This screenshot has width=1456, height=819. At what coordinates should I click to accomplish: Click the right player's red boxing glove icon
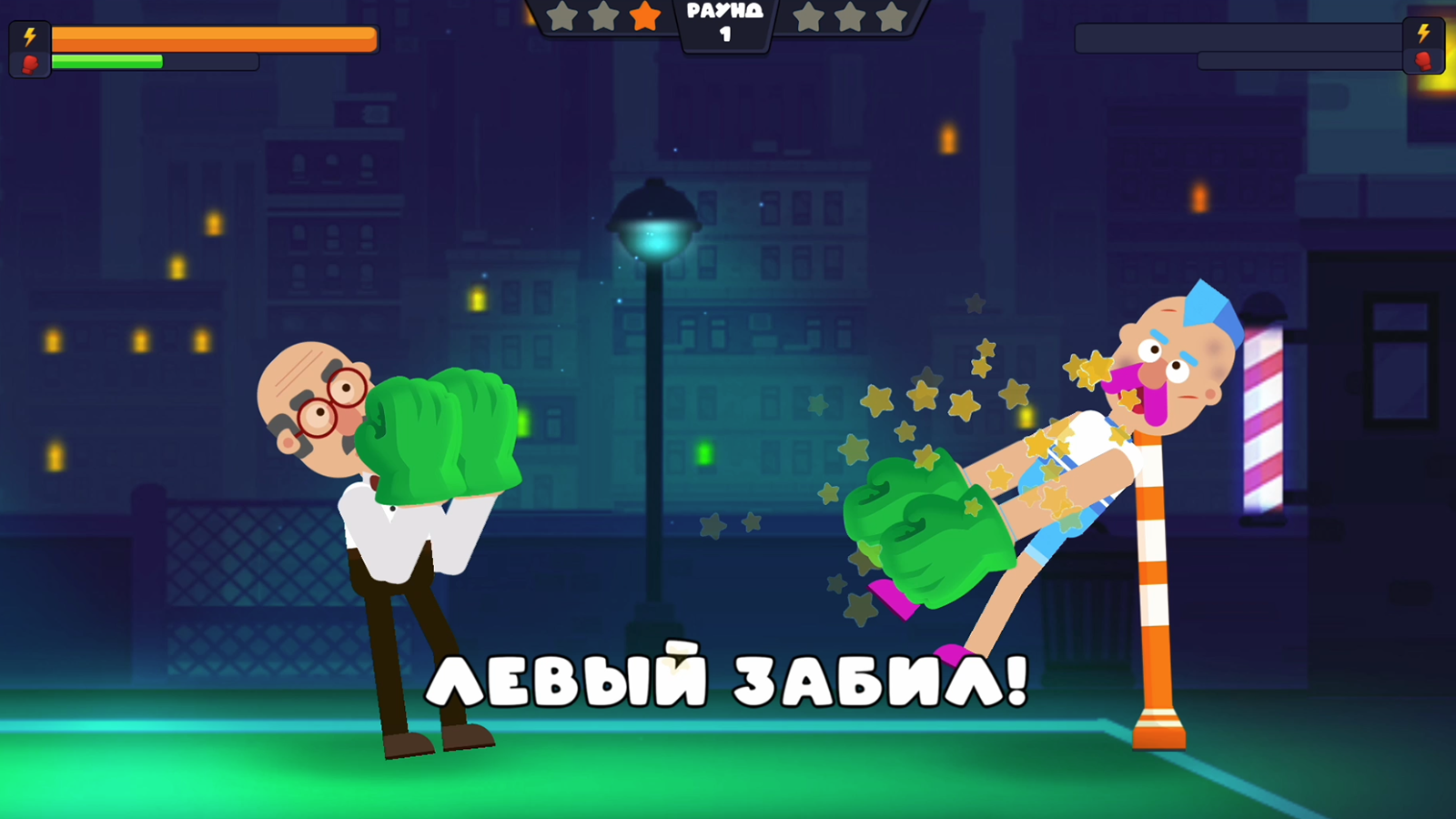point(1425,63)
